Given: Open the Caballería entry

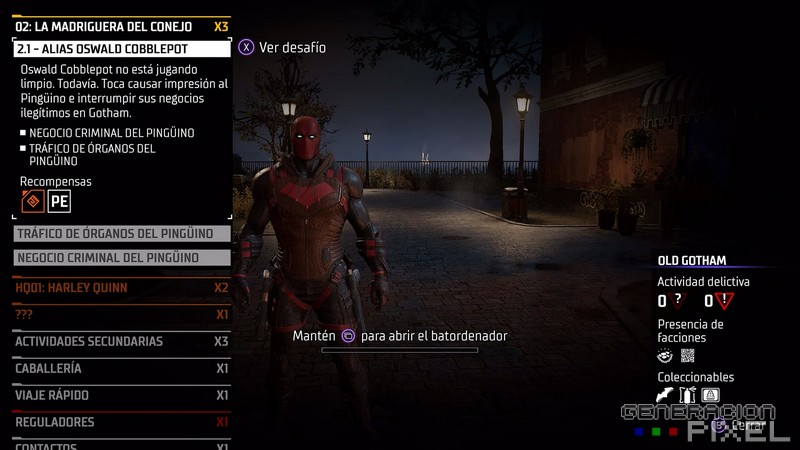Looking at the screenshot, I should [121, 368].
